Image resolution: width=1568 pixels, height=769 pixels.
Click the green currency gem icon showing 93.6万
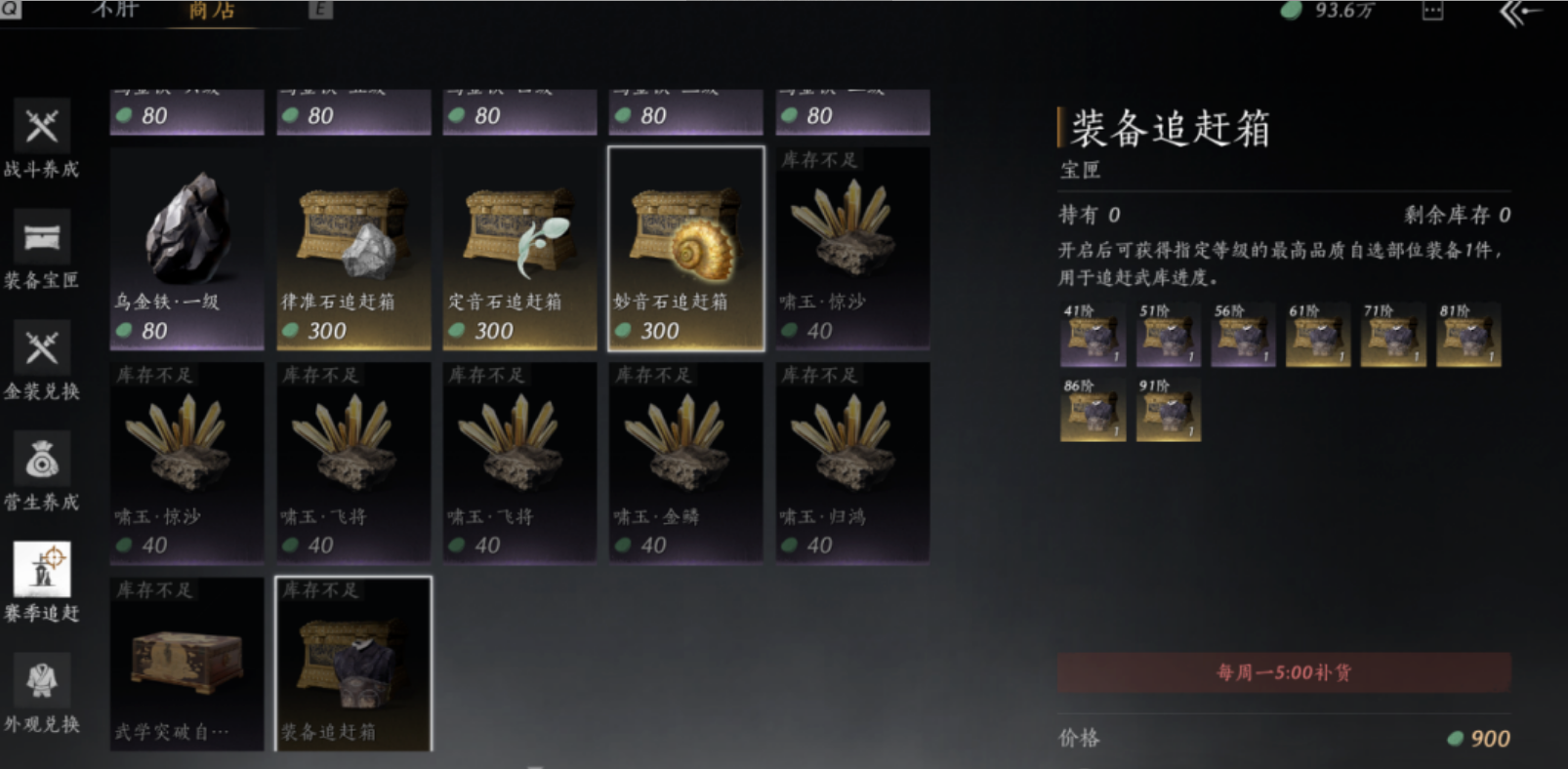[x=1291, y=12]
